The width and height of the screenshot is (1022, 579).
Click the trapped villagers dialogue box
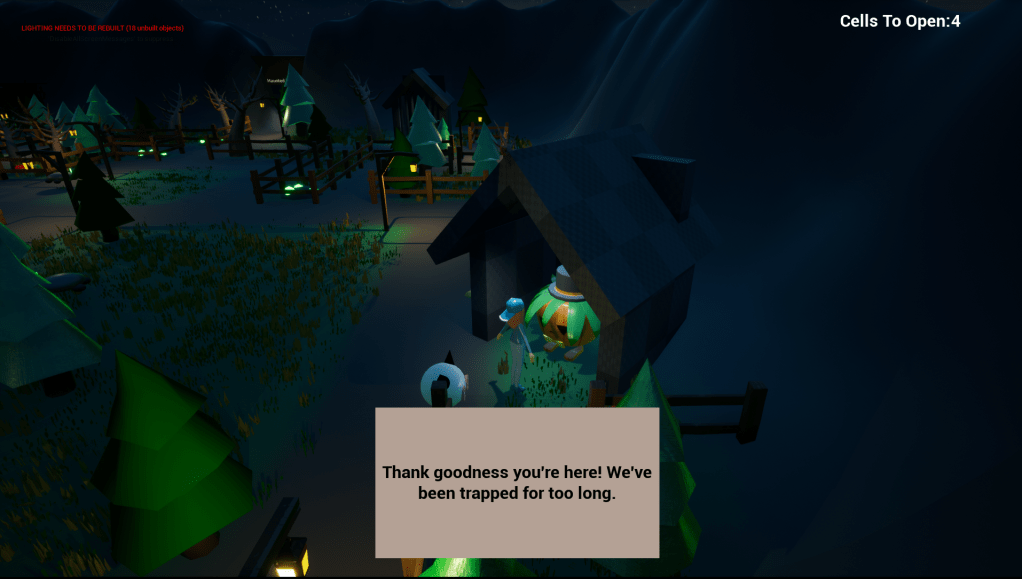[x=517, y=482]
